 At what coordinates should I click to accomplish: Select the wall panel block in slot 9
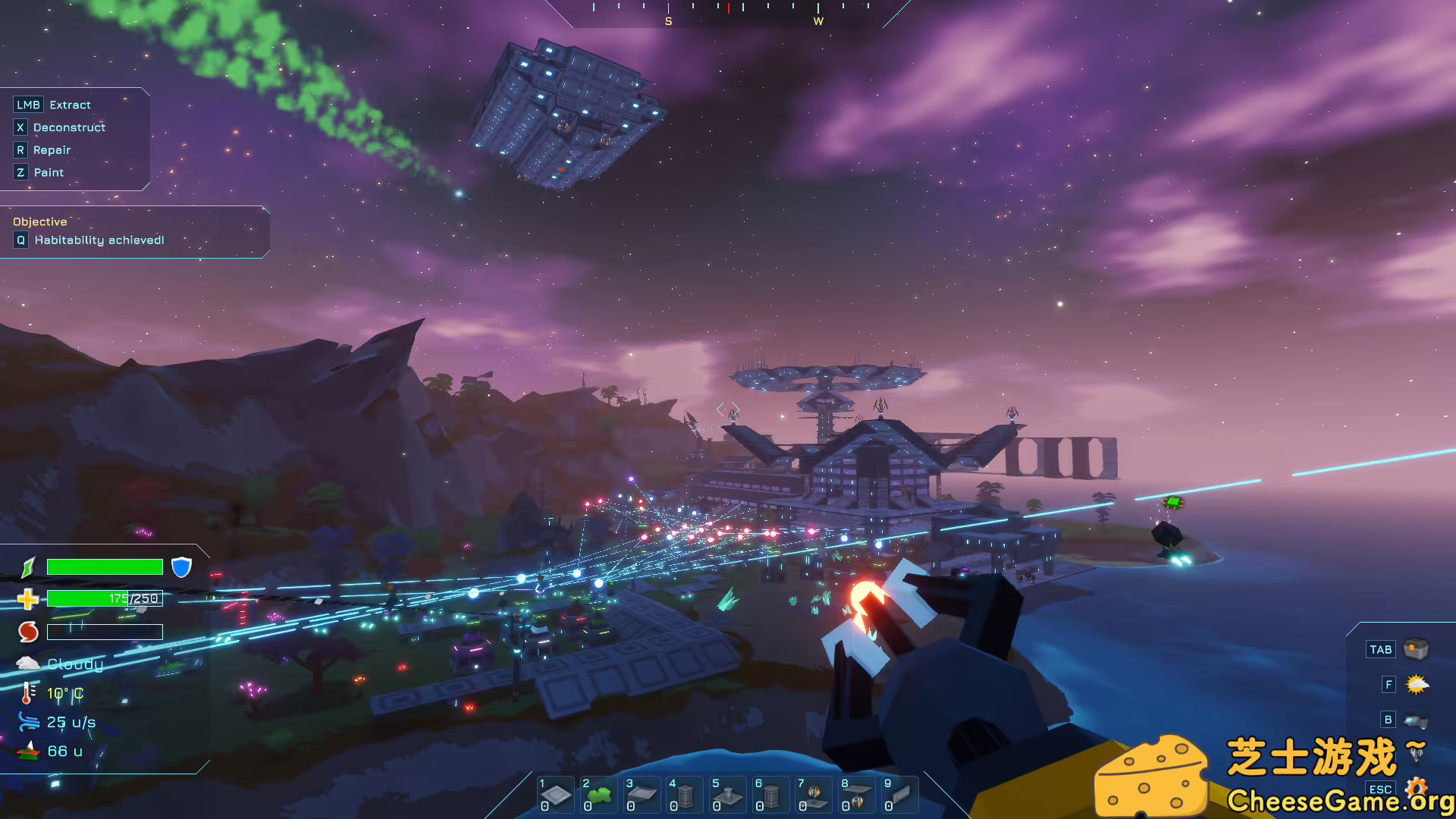click(899, 795)
